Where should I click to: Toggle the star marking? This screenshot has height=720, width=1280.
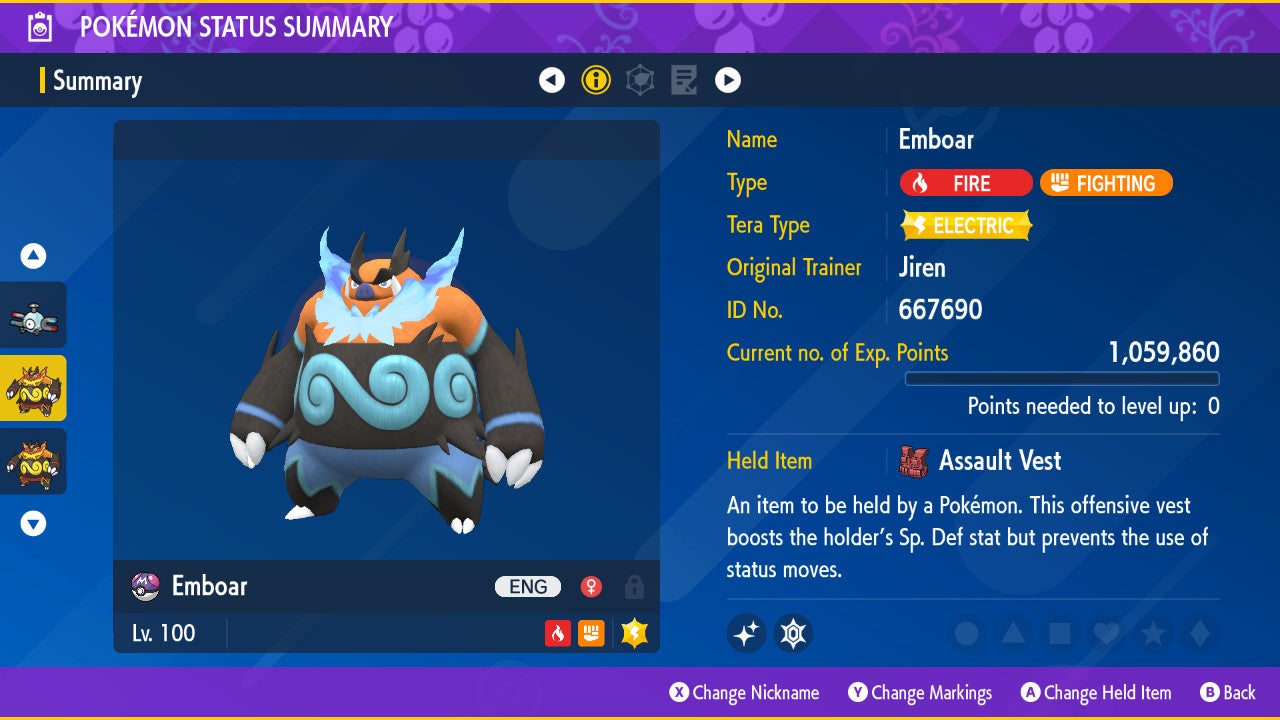[x=1152, y=633]
